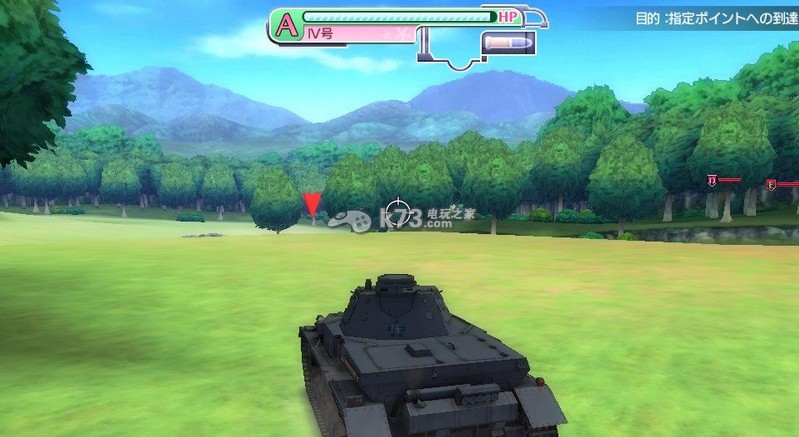Click the red waypoint arrow marker
This screenshot has width=799, height=437.
[312, 205]
